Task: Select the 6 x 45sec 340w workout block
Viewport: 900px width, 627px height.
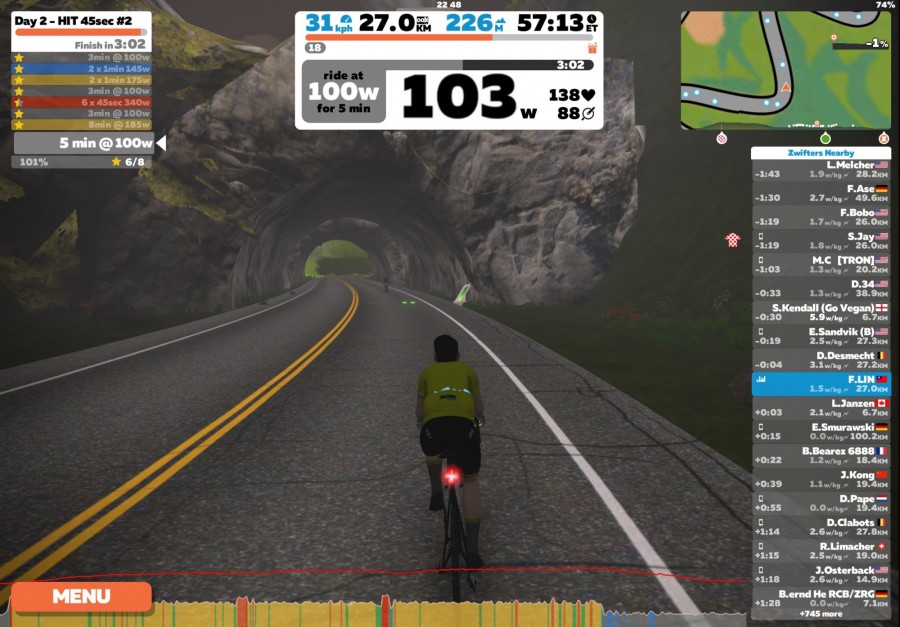Action: click(x=82, y=102)
